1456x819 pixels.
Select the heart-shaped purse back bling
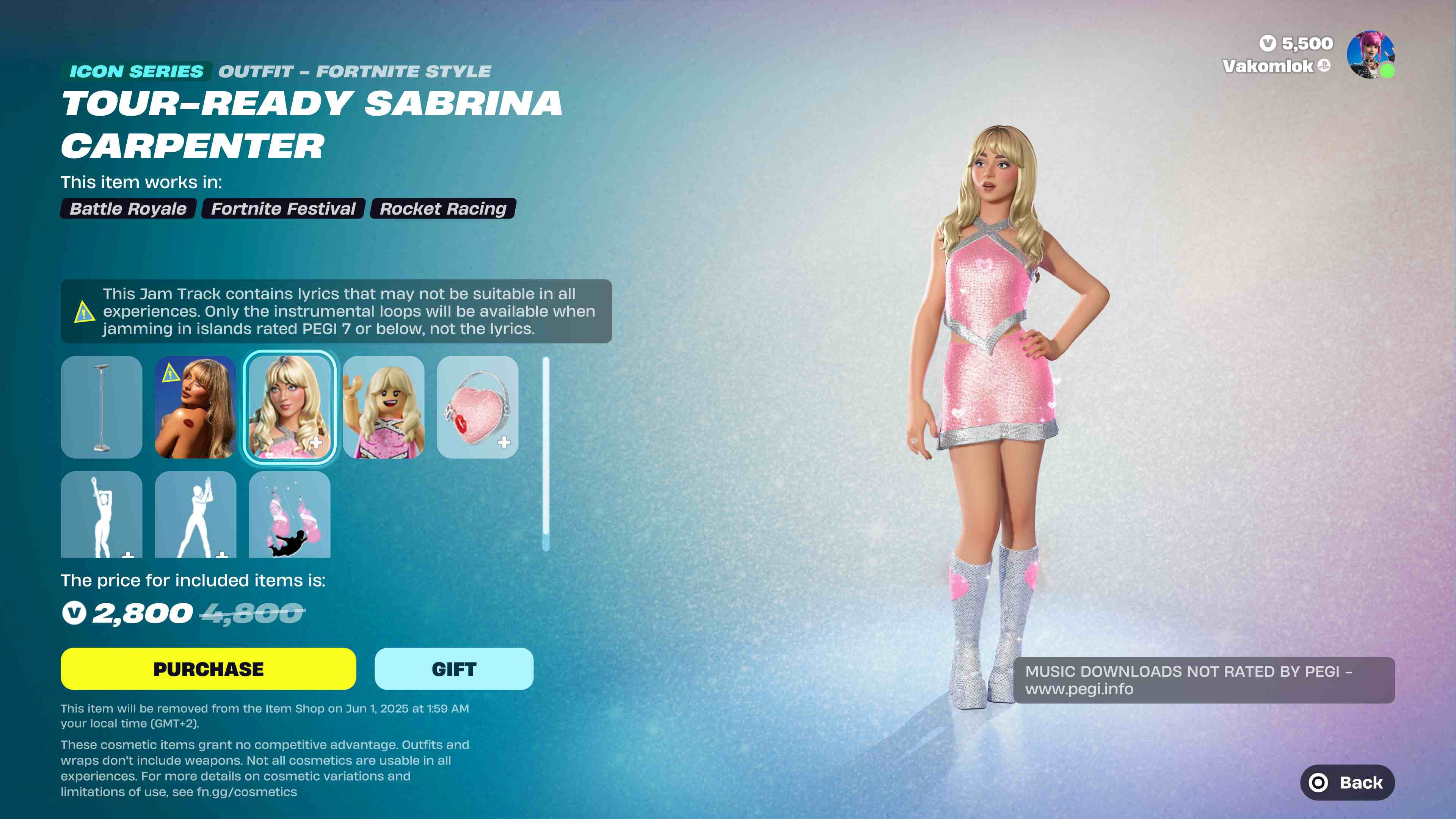[478, 408]
